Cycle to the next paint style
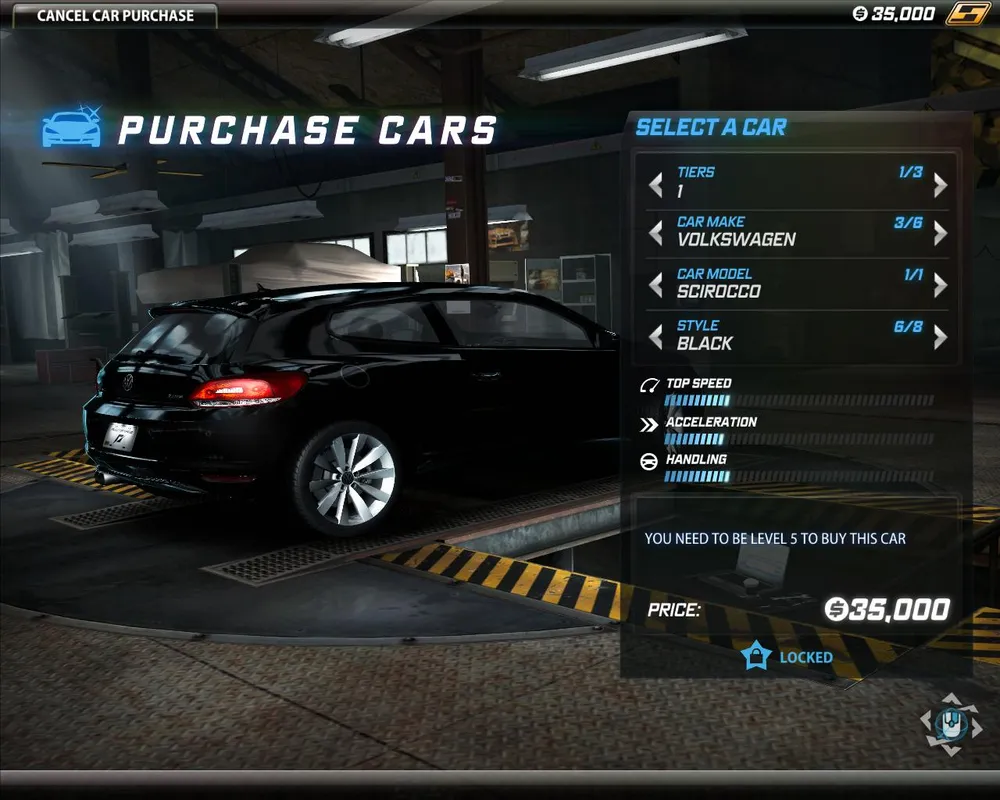This screenshot has height=800, width=1000. (940, 337)
